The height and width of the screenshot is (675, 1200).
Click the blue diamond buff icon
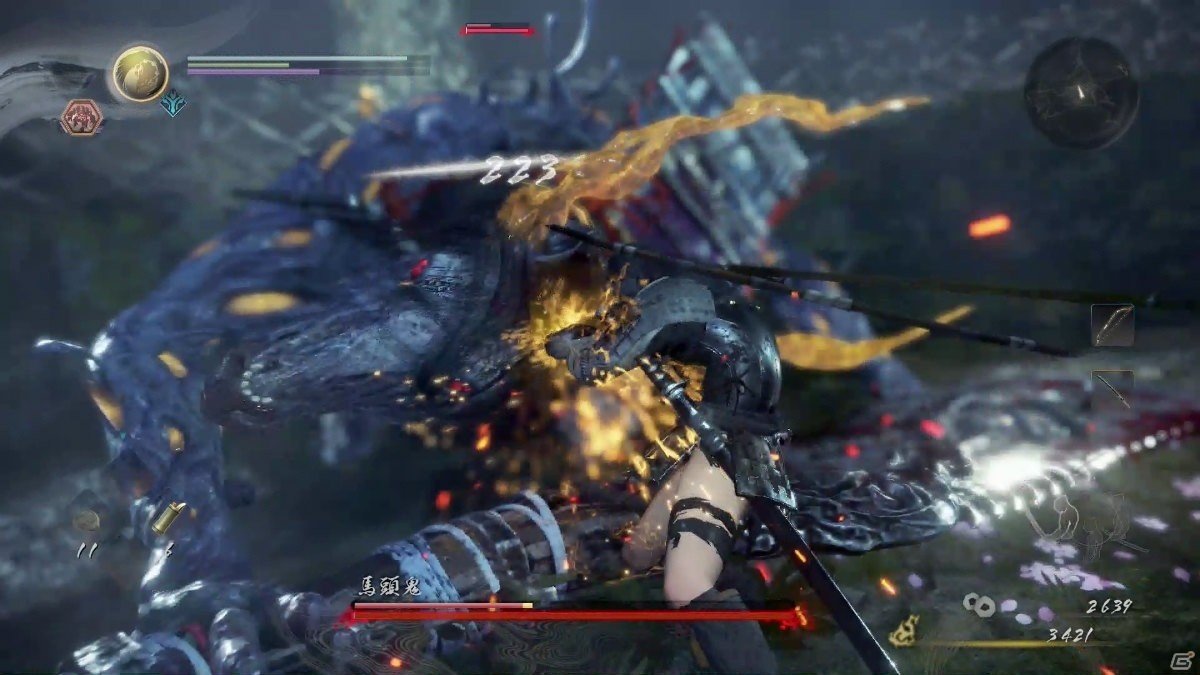[x=174, y=103]
